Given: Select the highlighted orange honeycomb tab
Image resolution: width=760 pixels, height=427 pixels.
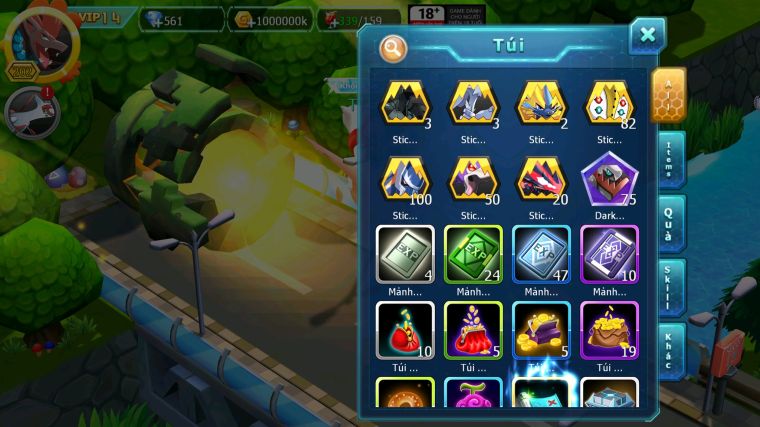Looking at the screenshot, I should [668, 95].
